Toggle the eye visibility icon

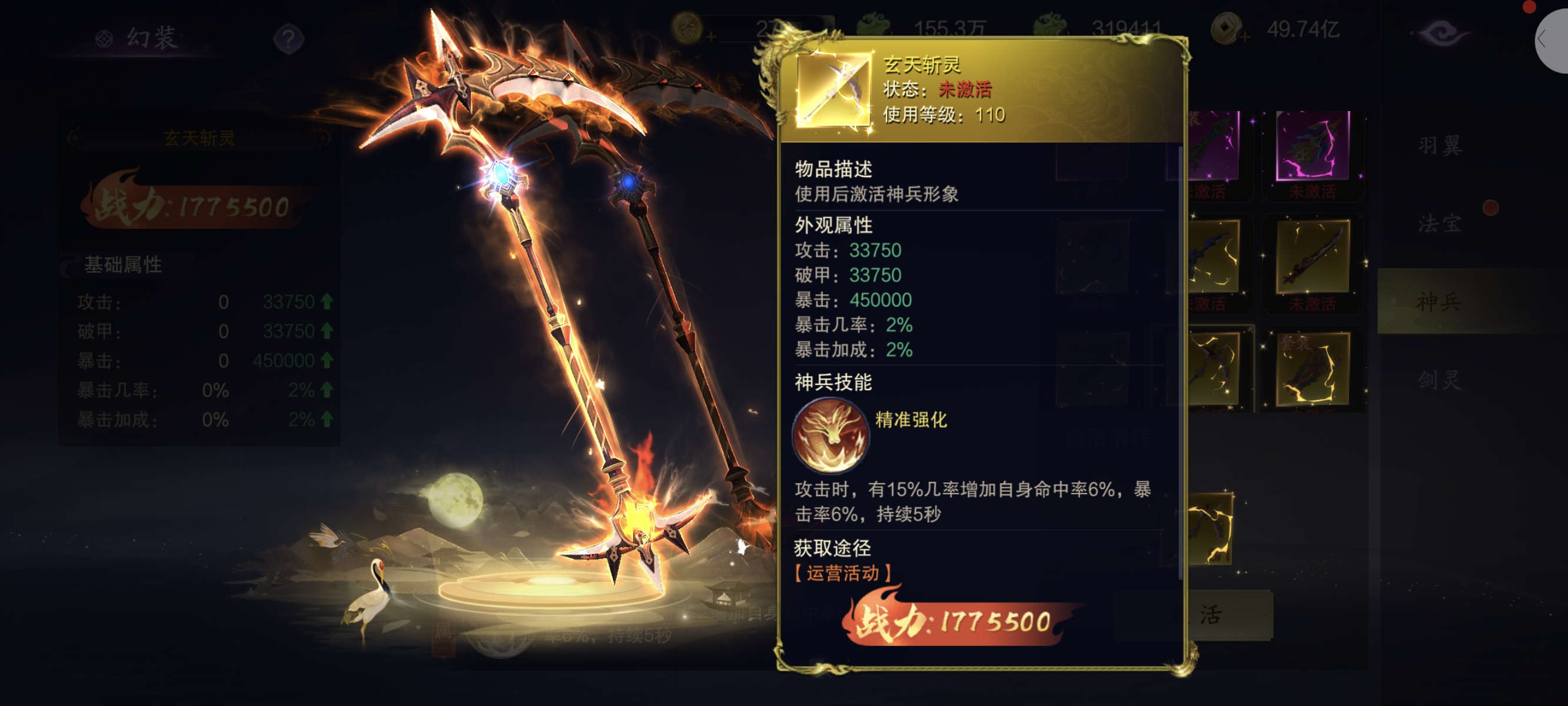click(x=1441, y=34)
